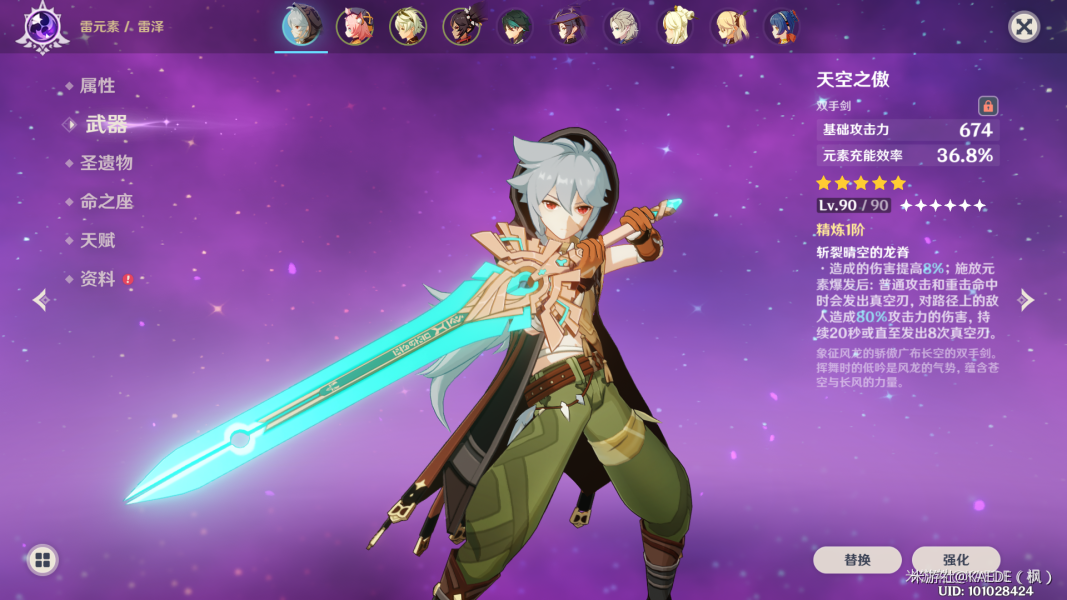Image resolution: width=1067 pixels, height=600 pixels.
Task: Switch to next character with right arrow
Action: (x=1026, y=300)
